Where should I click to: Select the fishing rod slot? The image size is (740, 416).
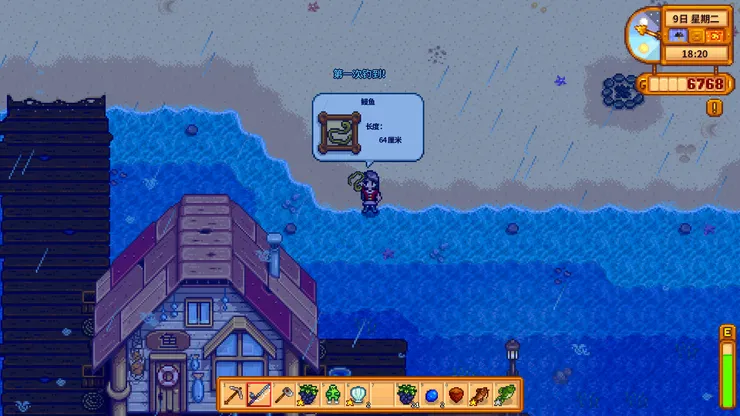[259, 394]
